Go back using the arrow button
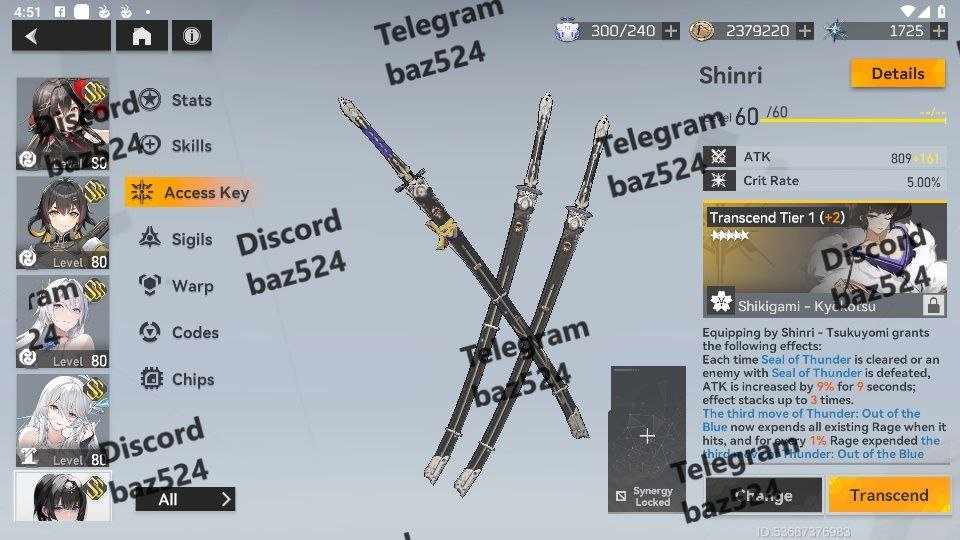The width and height of the screenshot is (960, 540). [x=60, y=36]
